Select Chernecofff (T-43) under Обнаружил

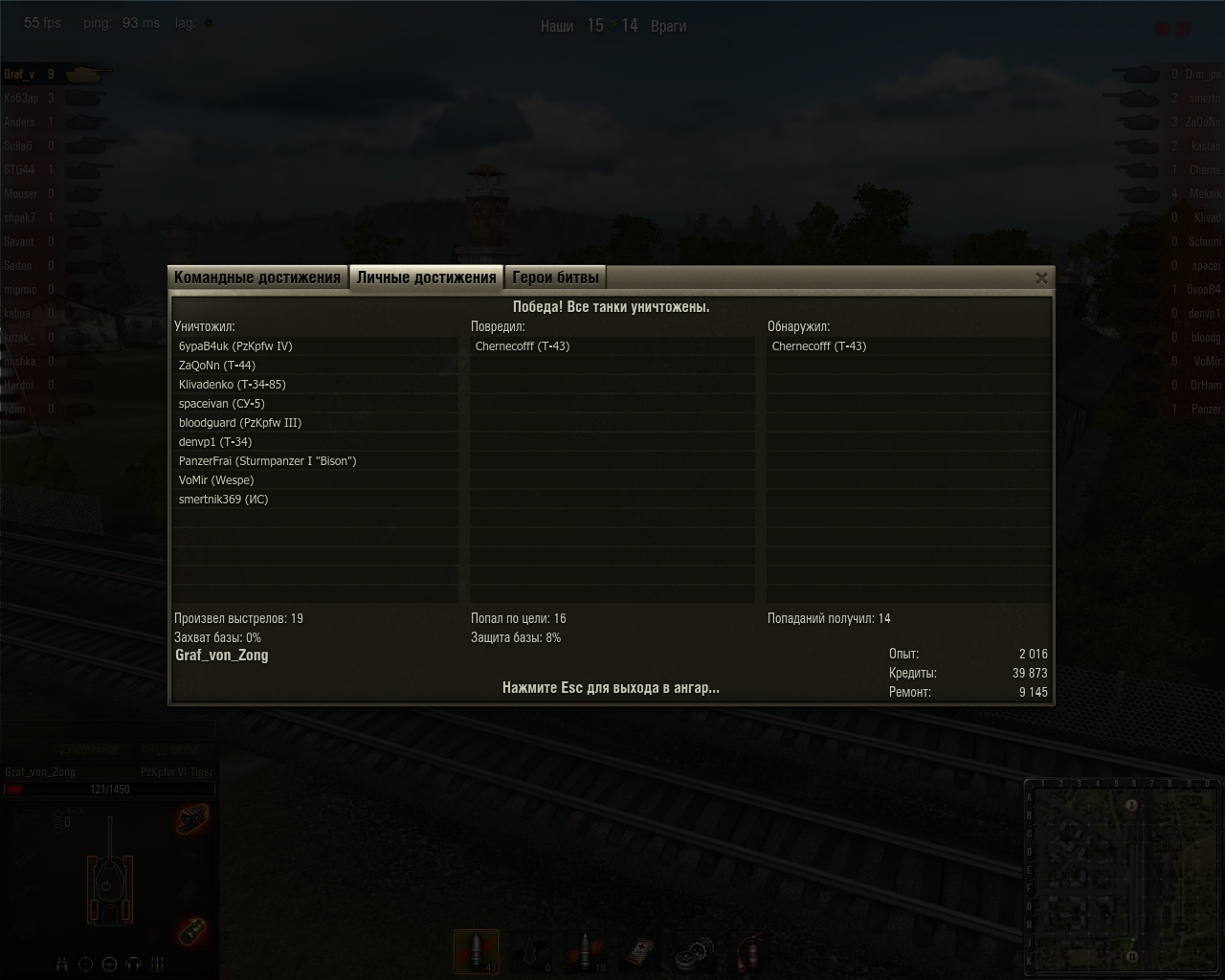click(819, 346)
